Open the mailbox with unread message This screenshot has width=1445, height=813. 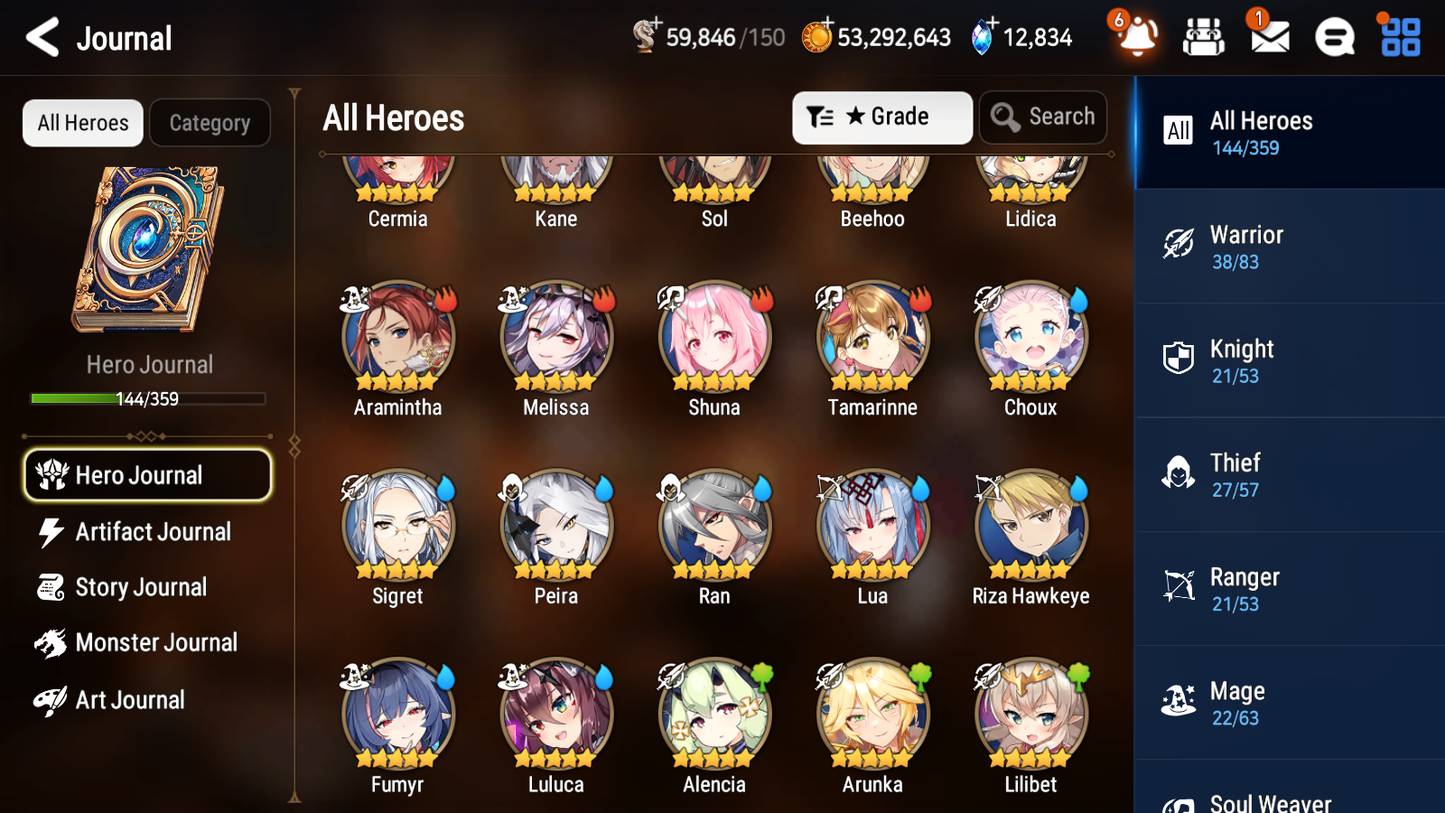[1267, 37]
